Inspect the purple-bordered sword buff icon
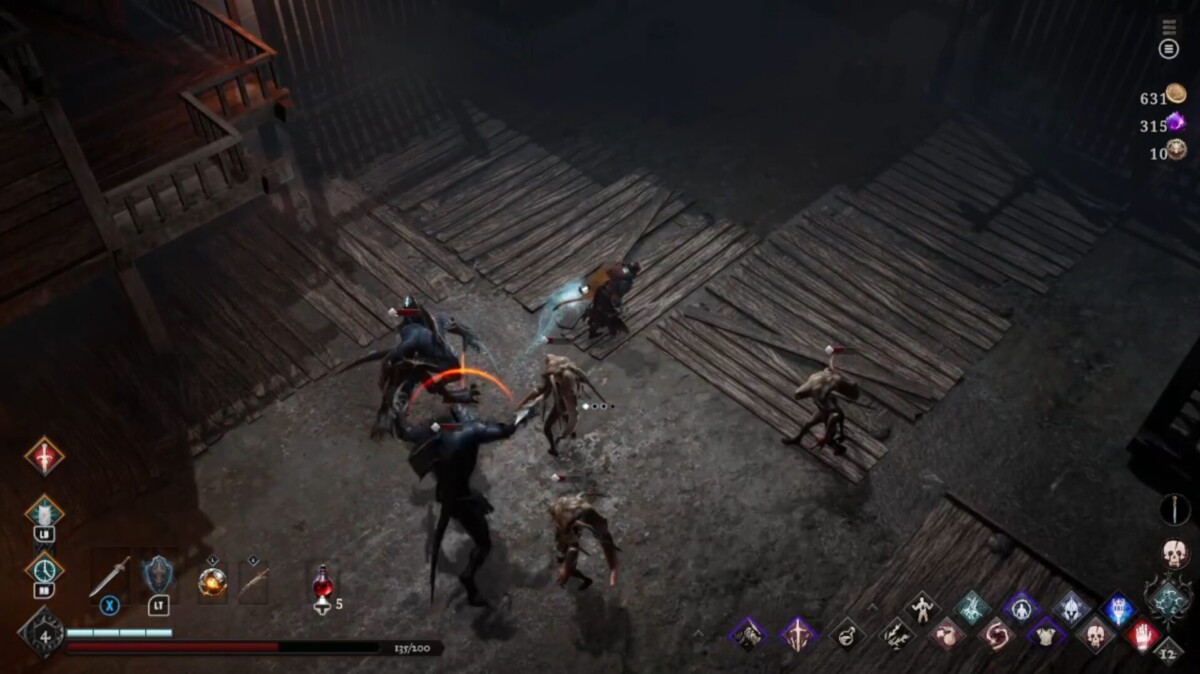The image size is (1200, 674). (798, 634)
